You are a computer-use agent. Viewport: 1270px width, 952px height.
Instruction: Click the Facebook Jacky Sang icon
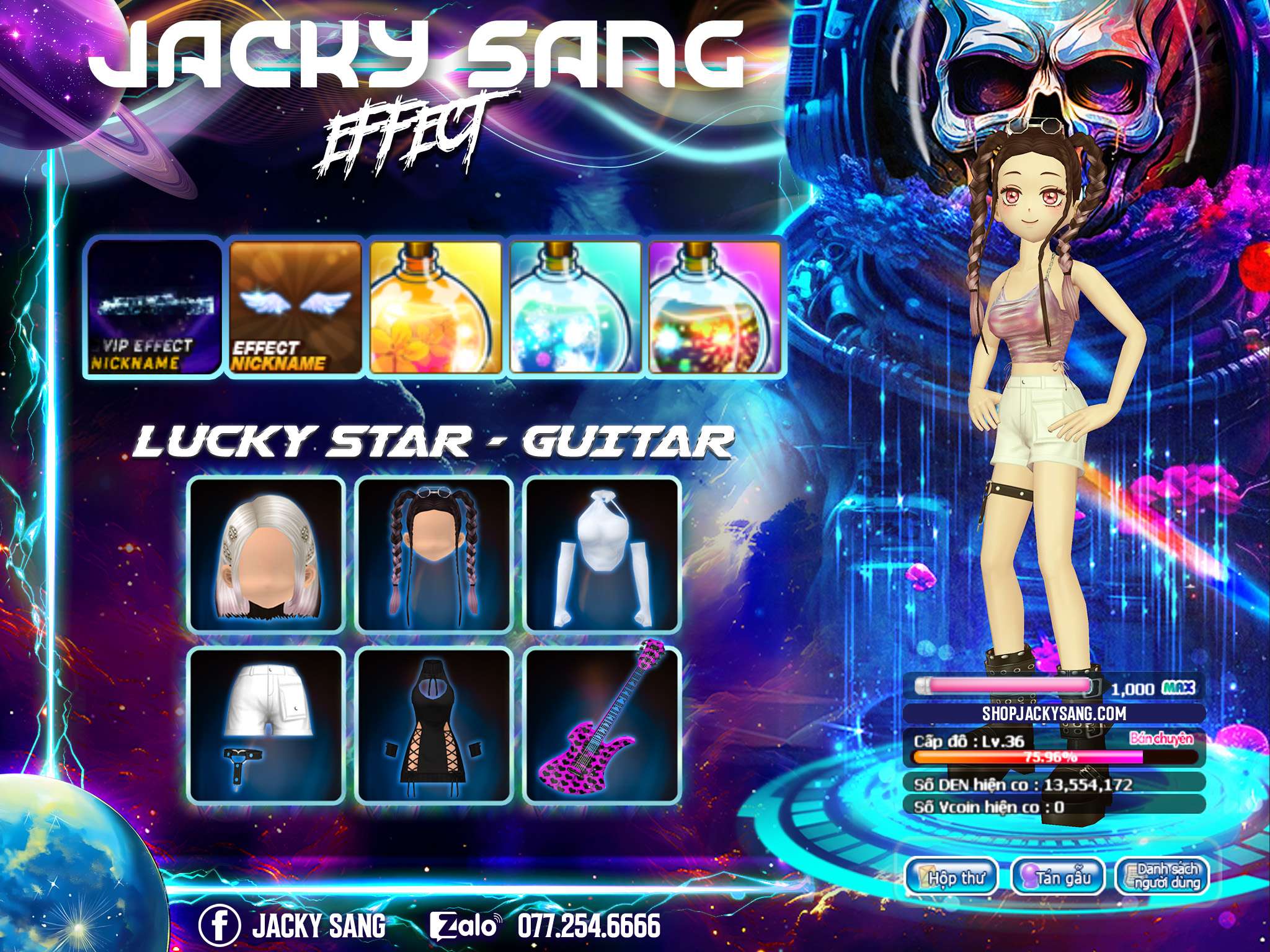coord(219,925)
